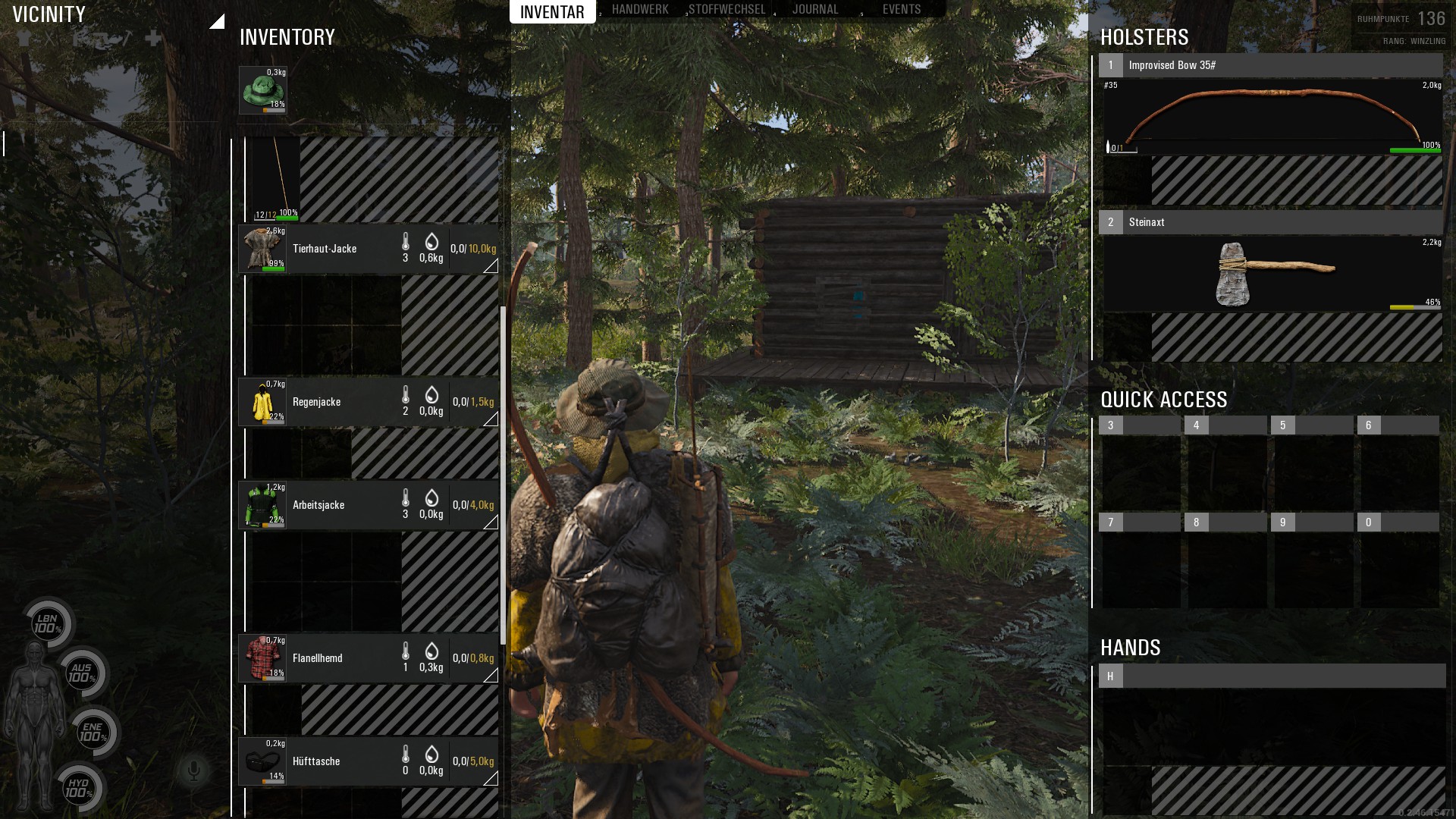This screenshot has height=819, width=1456.
Task: Select the green boonie hat item
Action: click(262, 90)
